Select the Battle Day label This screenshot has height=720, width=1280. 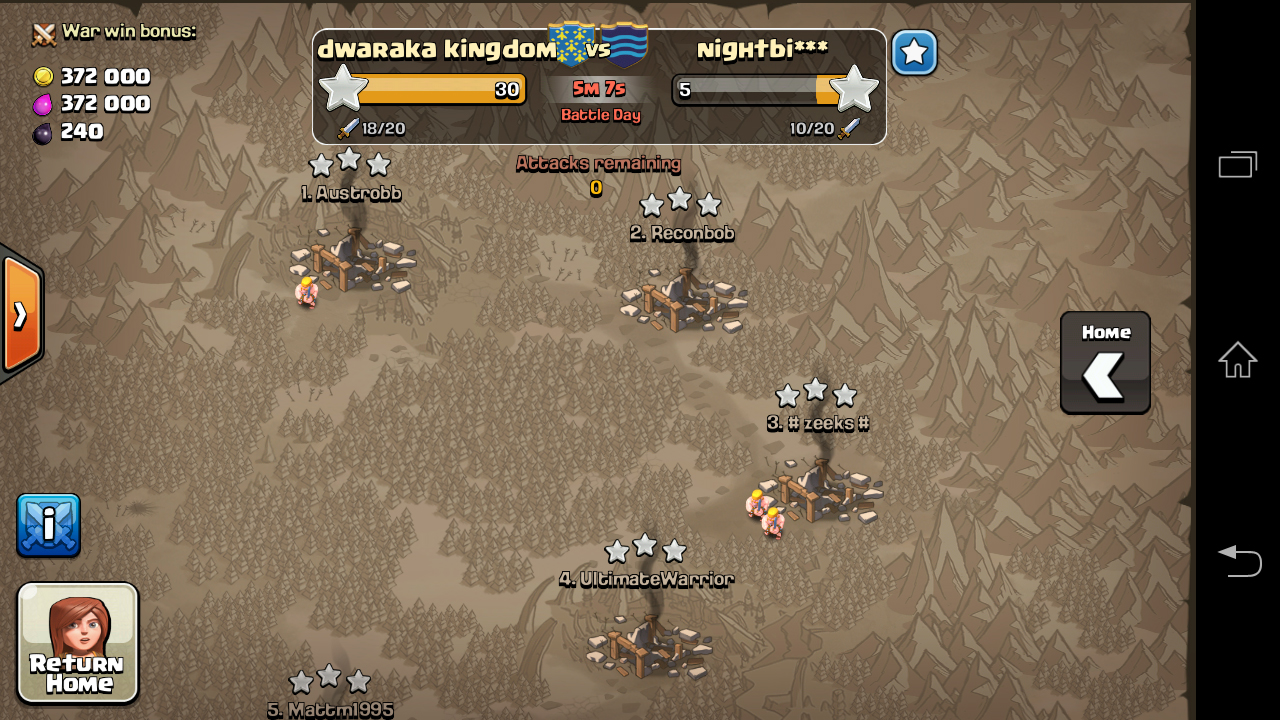599,115
